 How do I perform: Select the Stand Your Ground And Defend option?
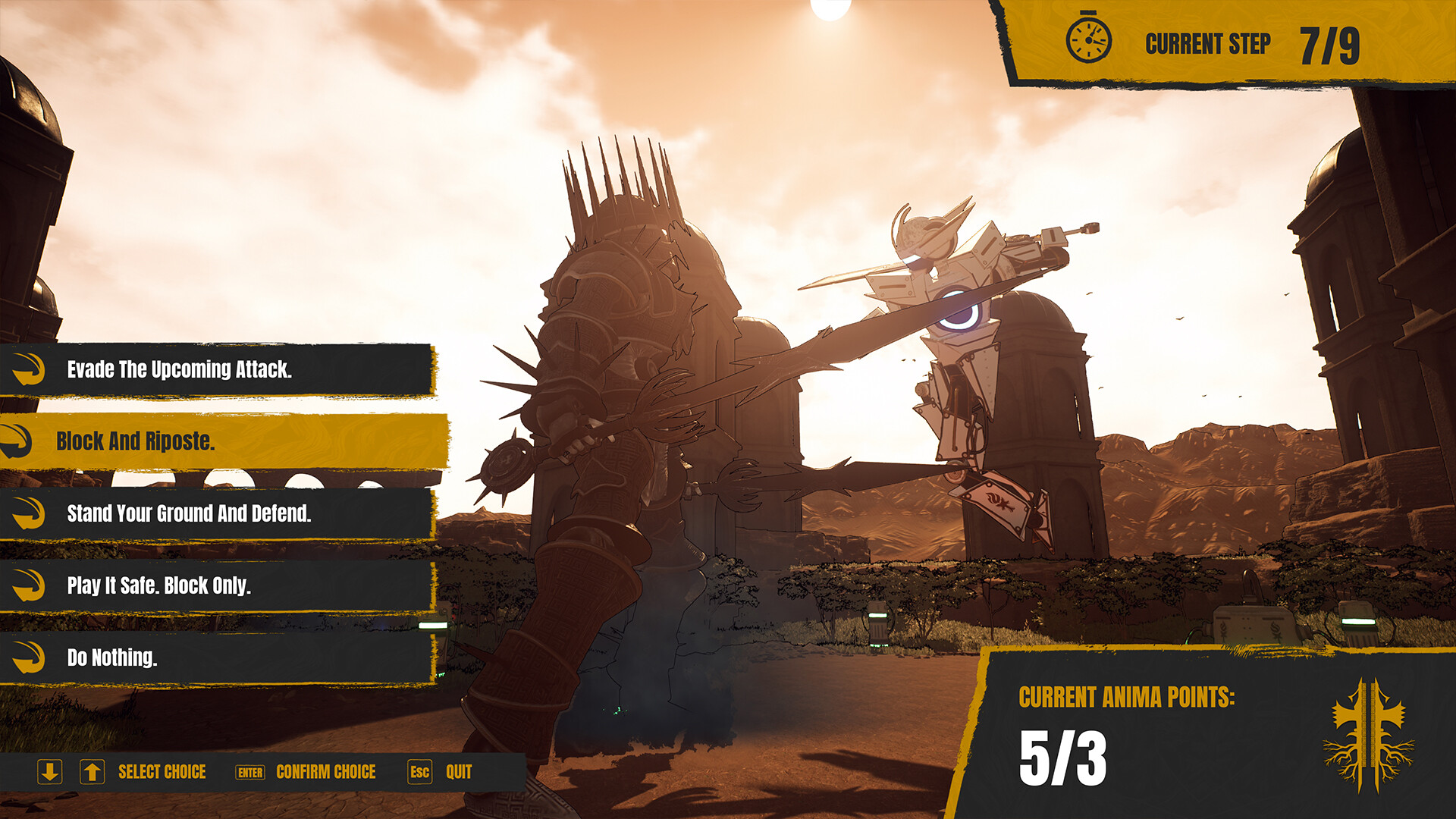190,513
